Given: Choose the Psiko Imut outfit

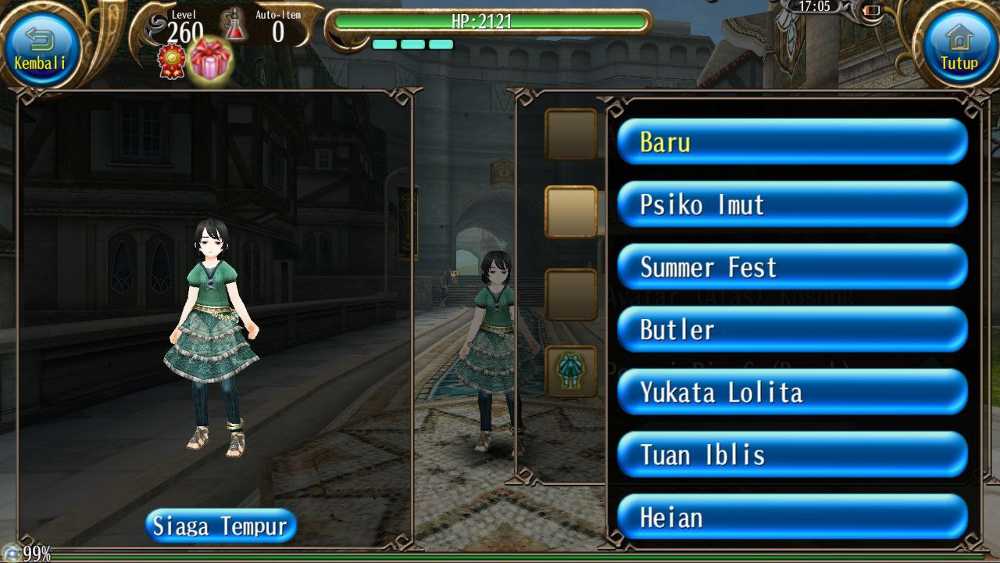Looking at the screenshot, I should point(792,205).
